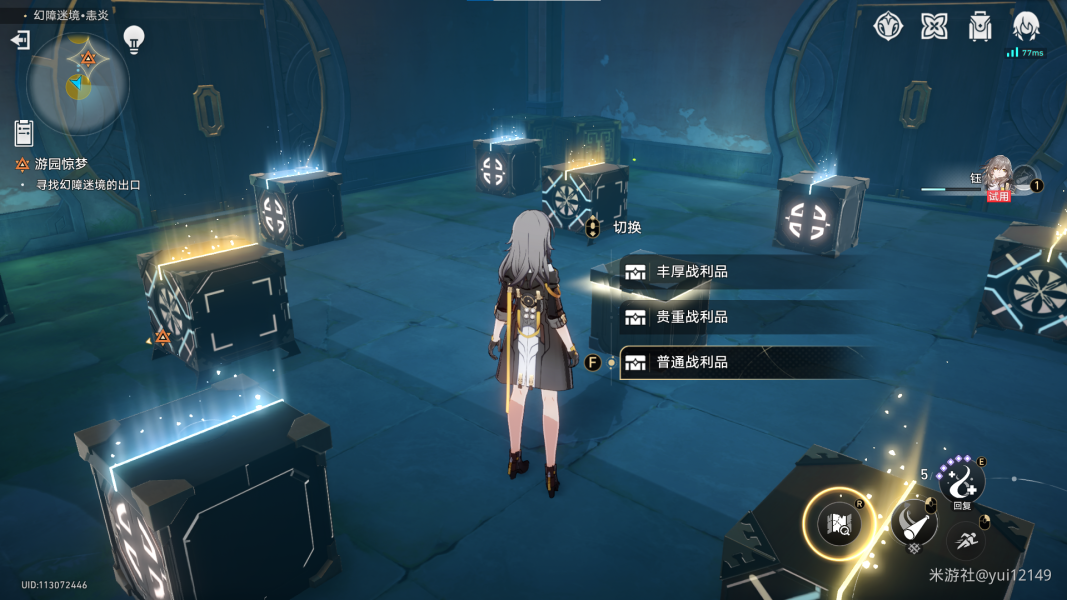
Task: Choose the 贵重战利品 loot option
Action: (x=690, y=317)
